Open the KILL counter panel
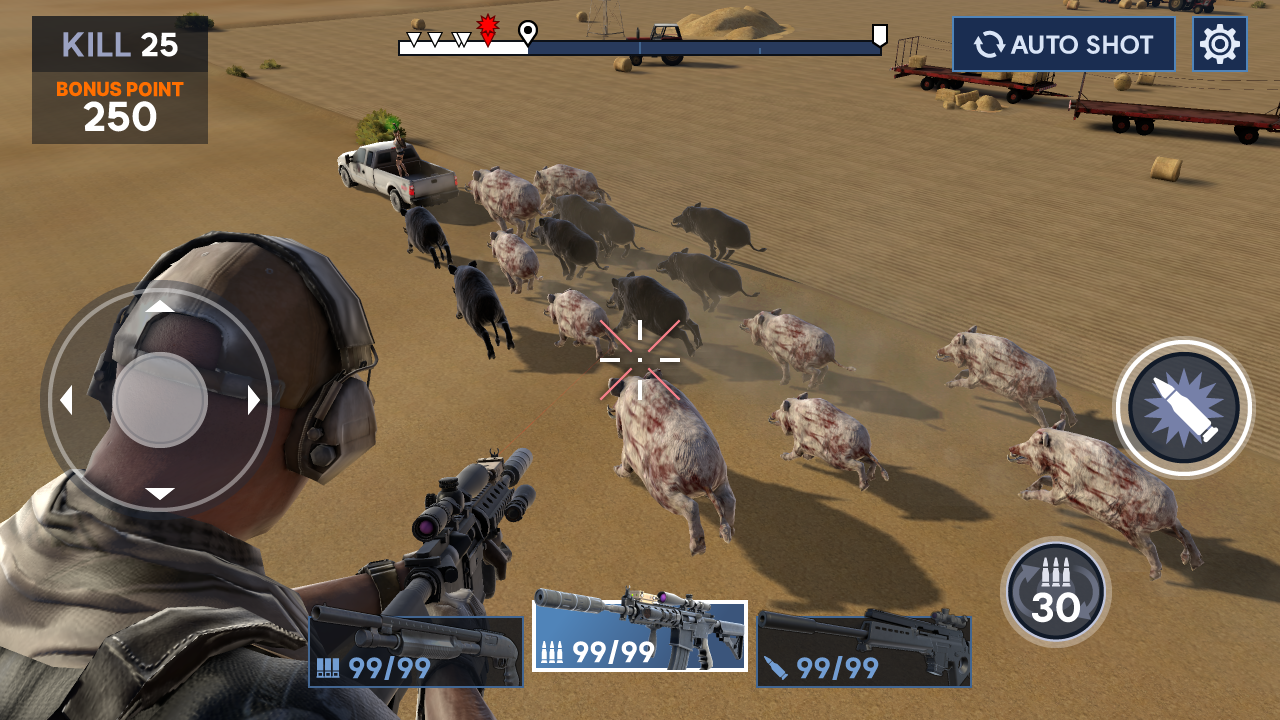Screen dimensions: 1280x720 [x=118, y=45]
